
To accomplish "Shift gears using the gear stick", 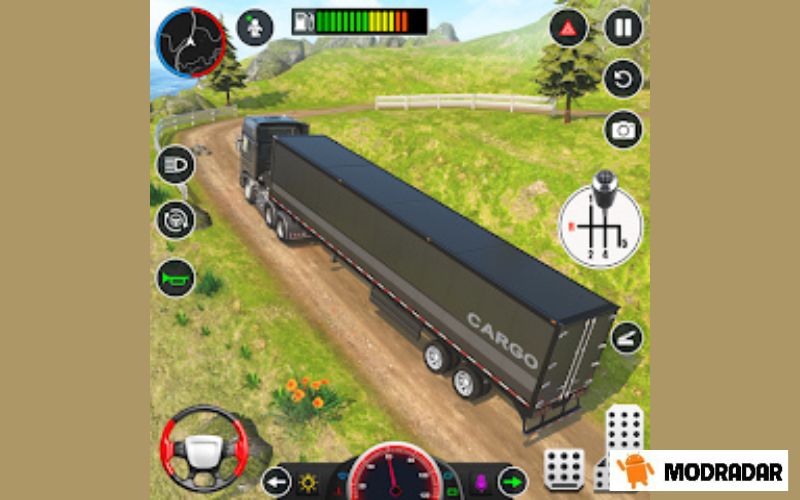I will coord(602,226).
